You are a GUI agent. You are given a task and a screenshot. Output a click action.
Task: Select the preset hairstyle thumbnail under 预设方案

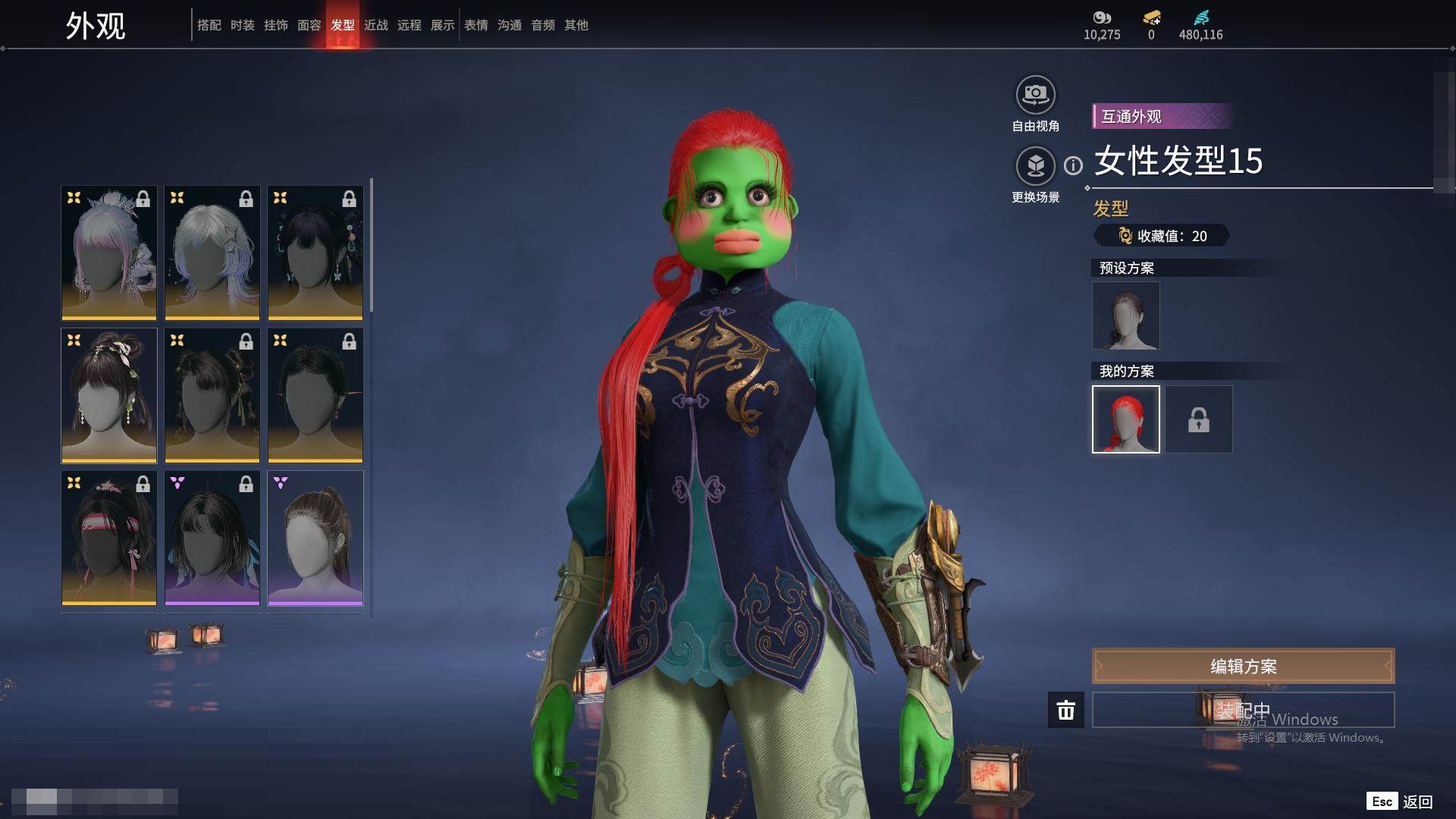(1125, 315)
